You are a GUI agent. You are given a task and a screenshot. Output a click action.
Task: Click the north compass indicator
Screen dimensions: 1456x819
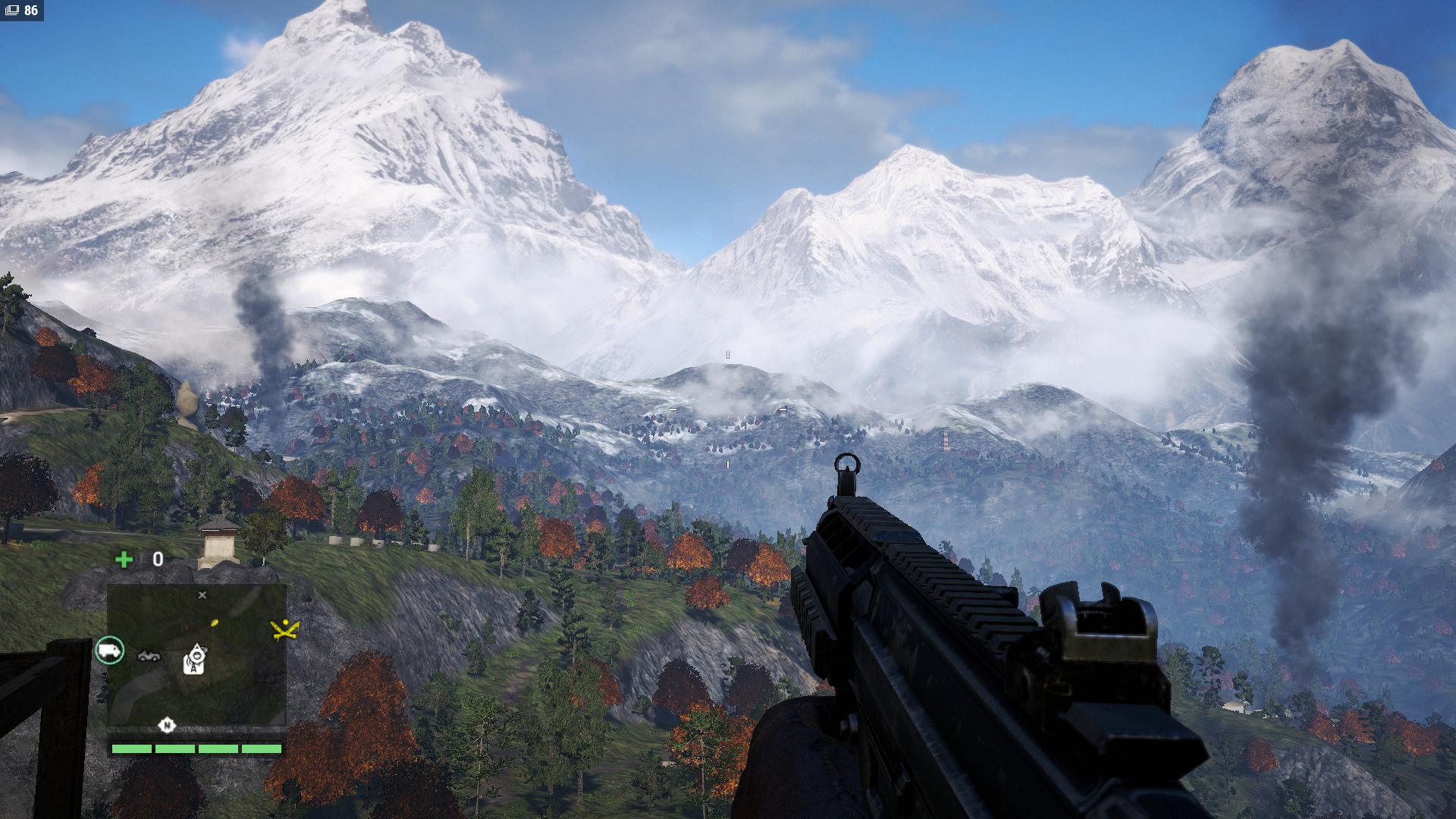click(167, 726)
